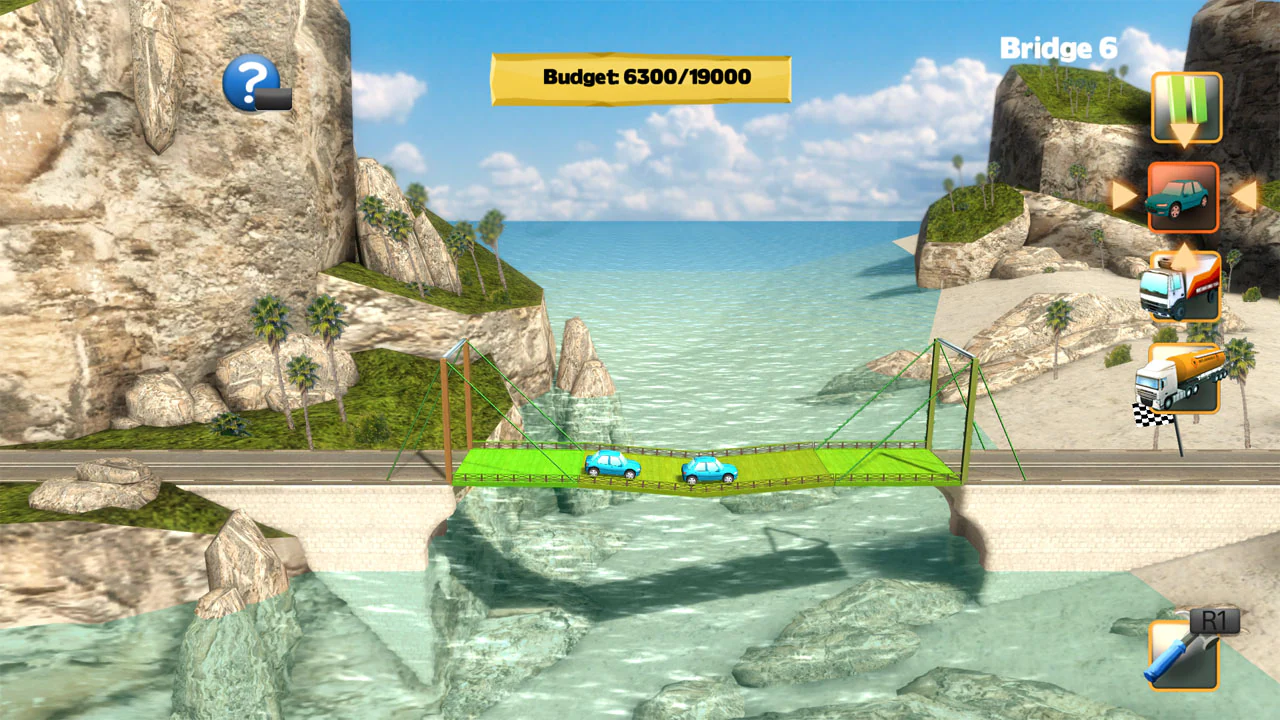Open the help question mark button
This screenshot has width=1280, height=720.
click(x=253, y=82)
